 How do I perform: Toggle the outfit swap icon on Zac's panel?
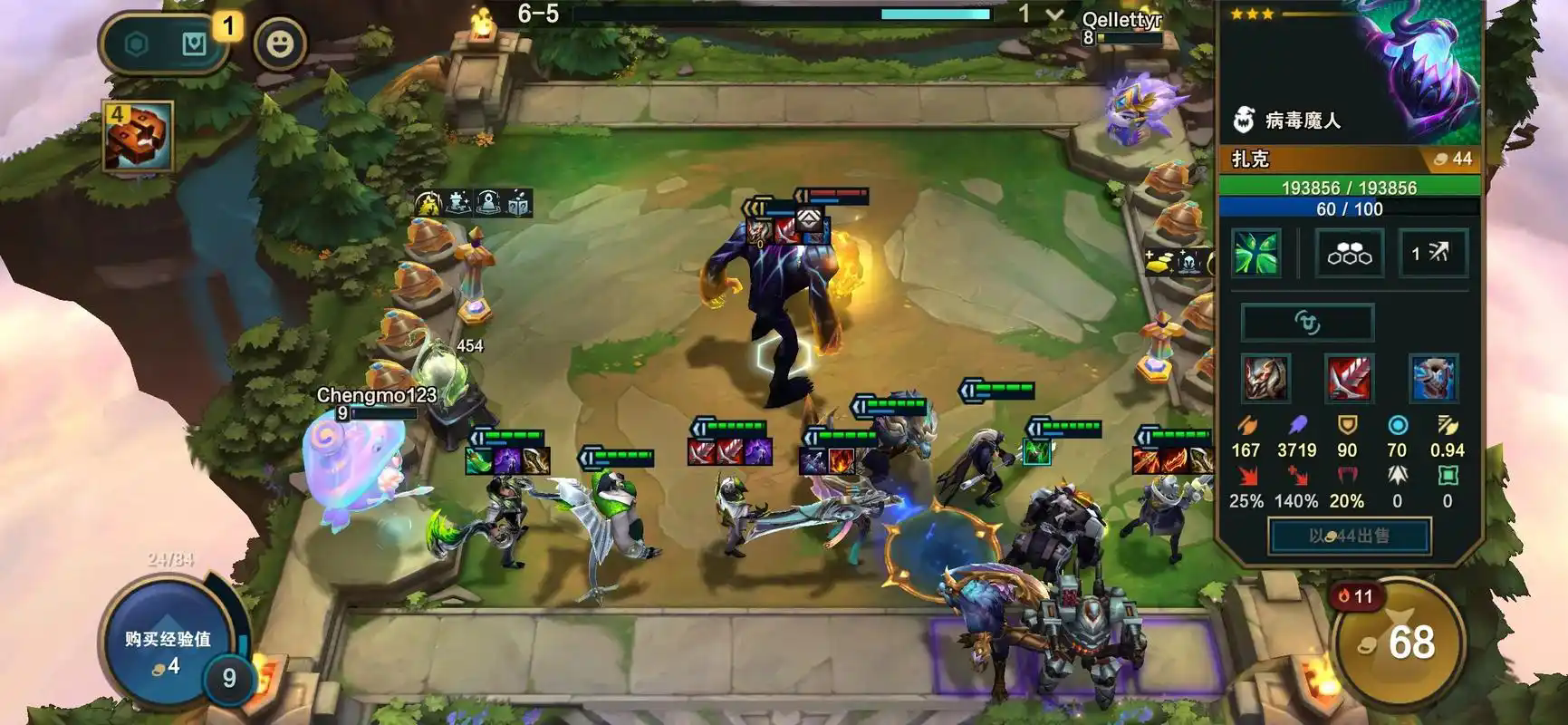[1305, 322]
